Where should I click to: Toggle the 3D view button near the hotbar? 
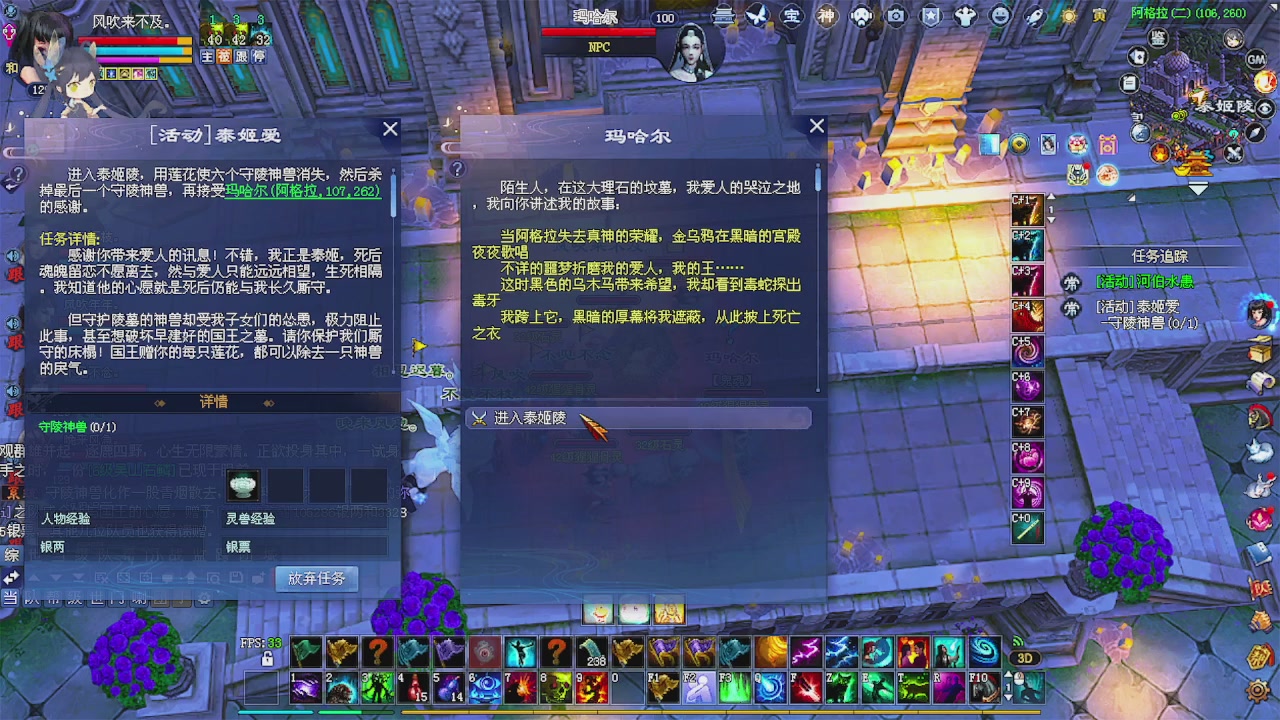[1024, 657]
